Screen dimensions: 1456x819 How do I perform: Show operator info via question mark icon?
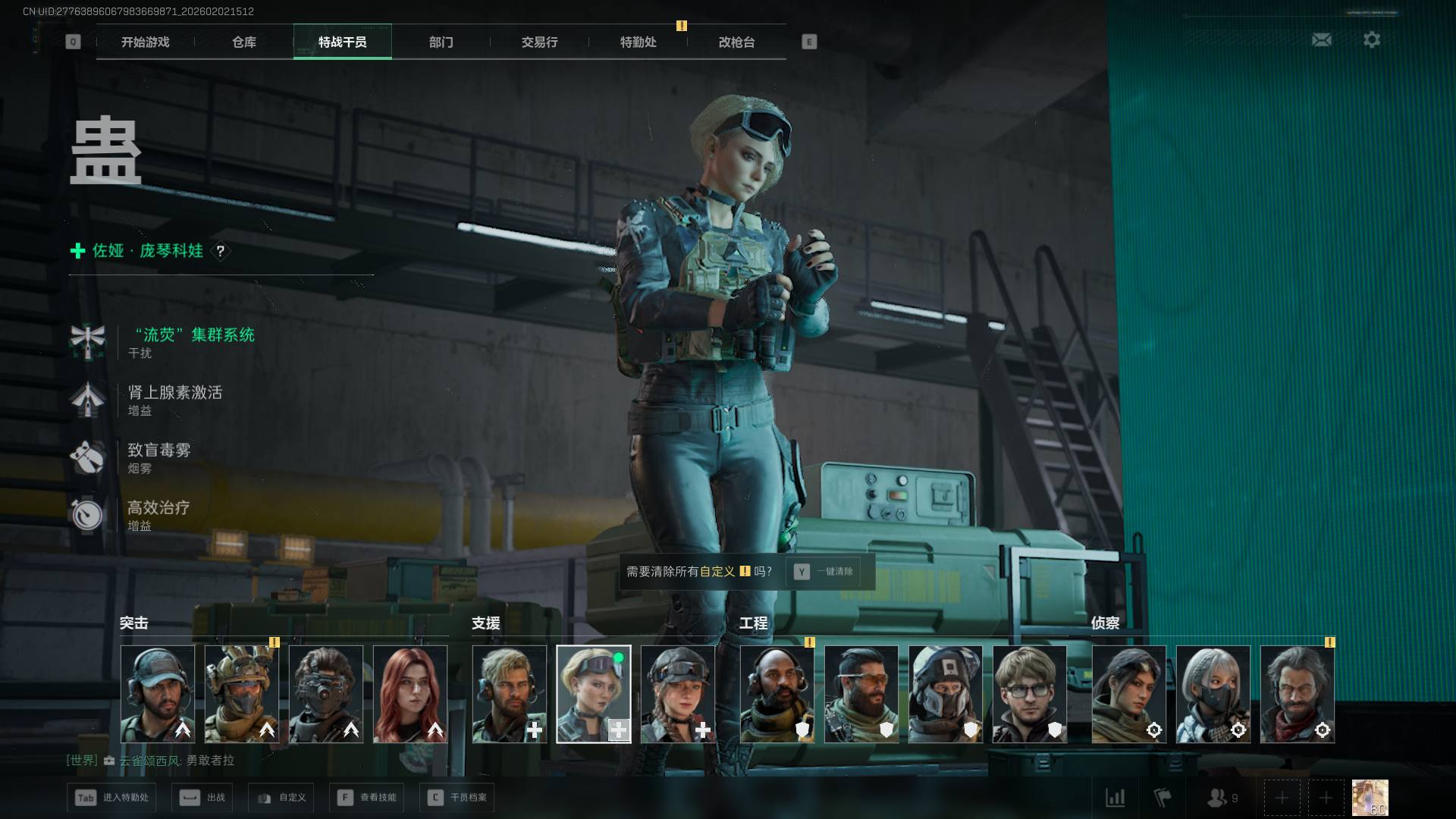pos(220,251)
